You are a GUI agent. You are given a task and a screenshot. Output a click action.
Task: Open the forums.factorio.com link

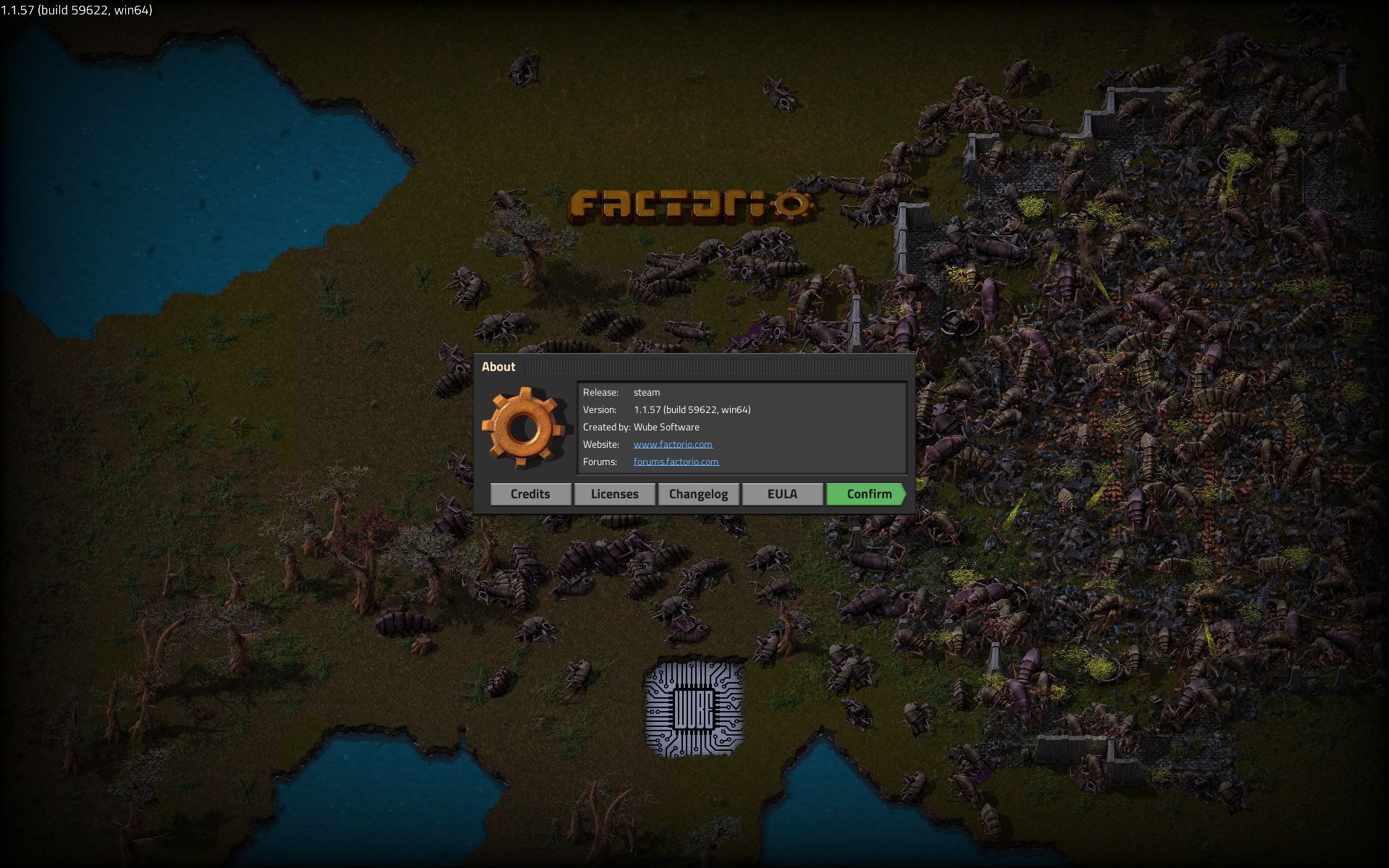[676, 461]
